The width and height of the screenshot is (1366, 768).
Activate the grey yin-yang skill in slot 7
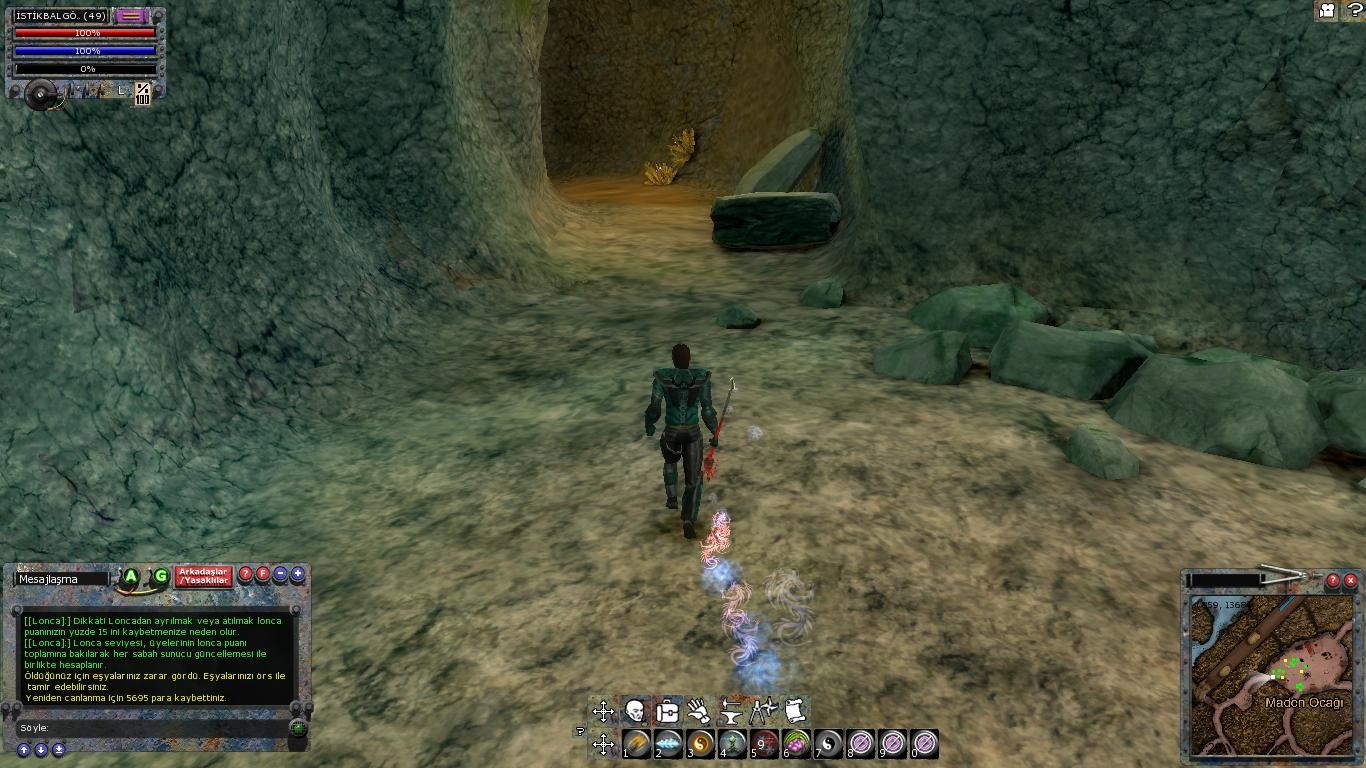[828, 744]
